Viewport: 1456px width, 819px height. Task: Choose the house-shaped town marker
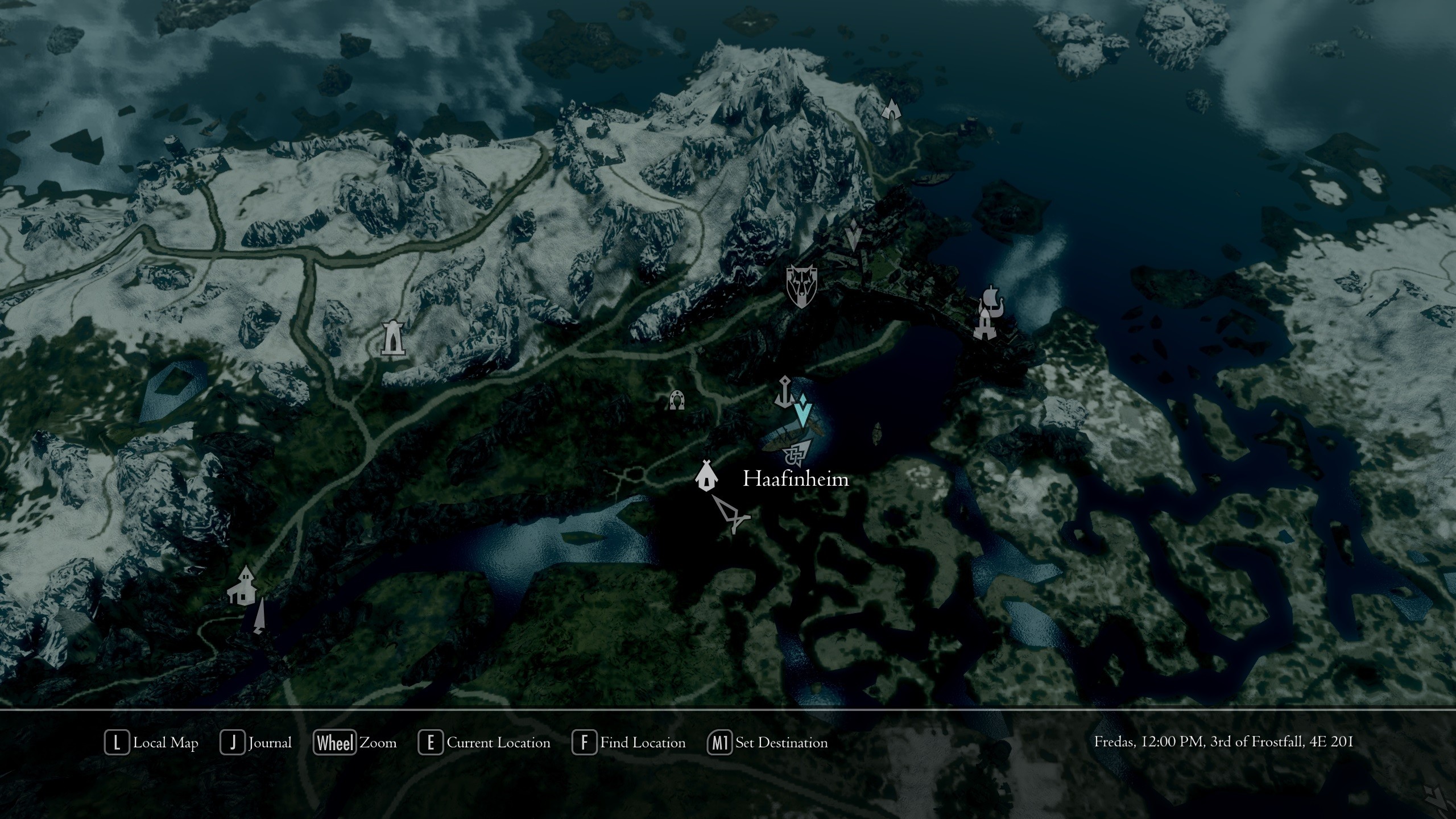(242, 585)
